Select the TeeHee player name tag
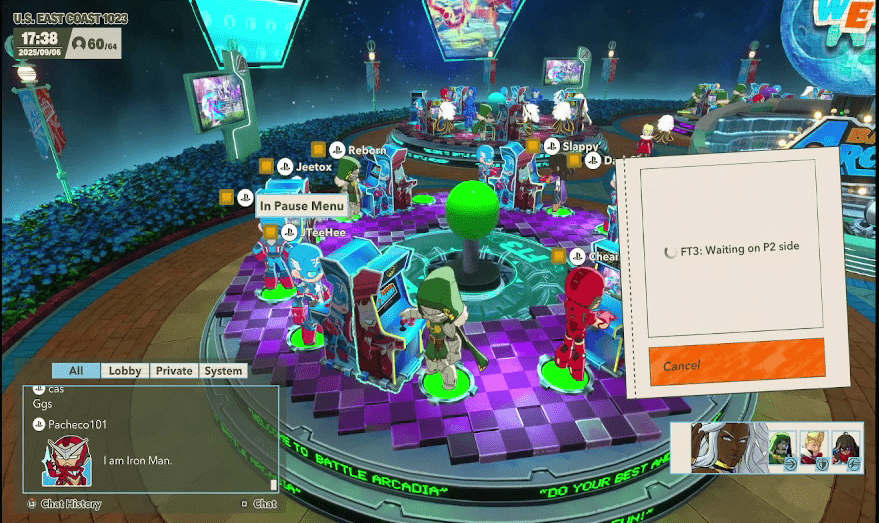The height and width of the screenshot is (523, 879). (x=324, y=232)
